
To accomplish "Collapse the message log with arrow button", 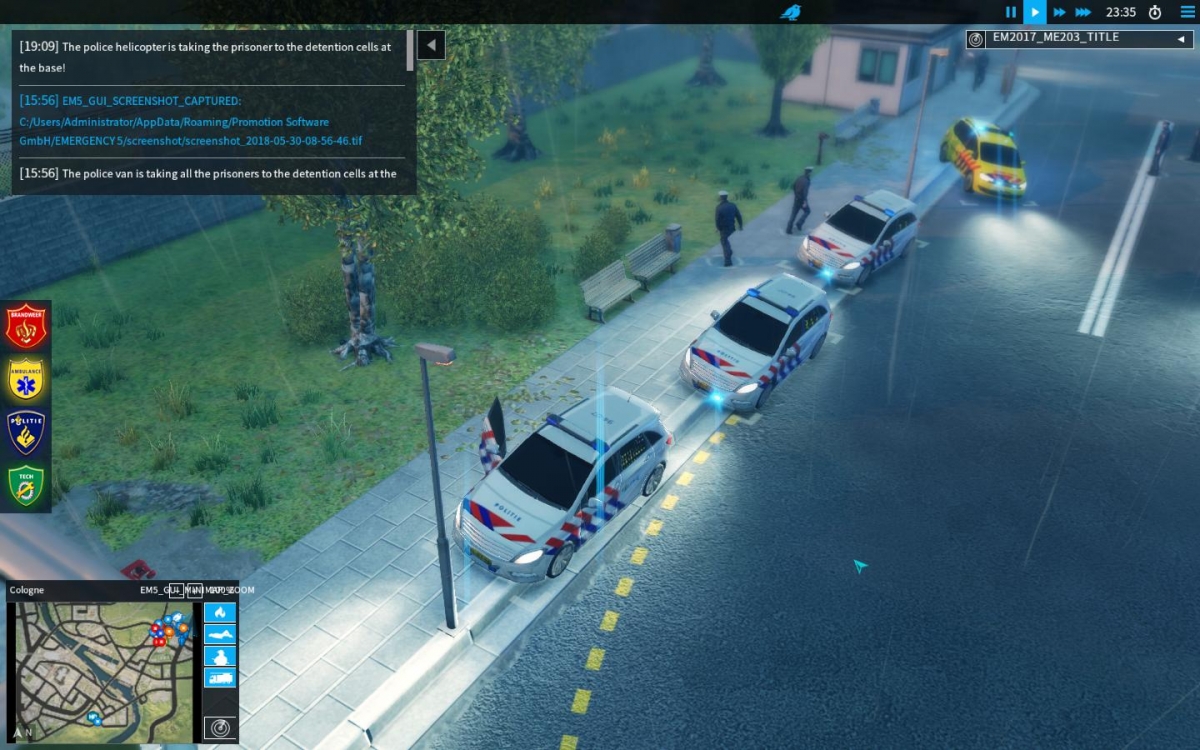I will 431,45.
